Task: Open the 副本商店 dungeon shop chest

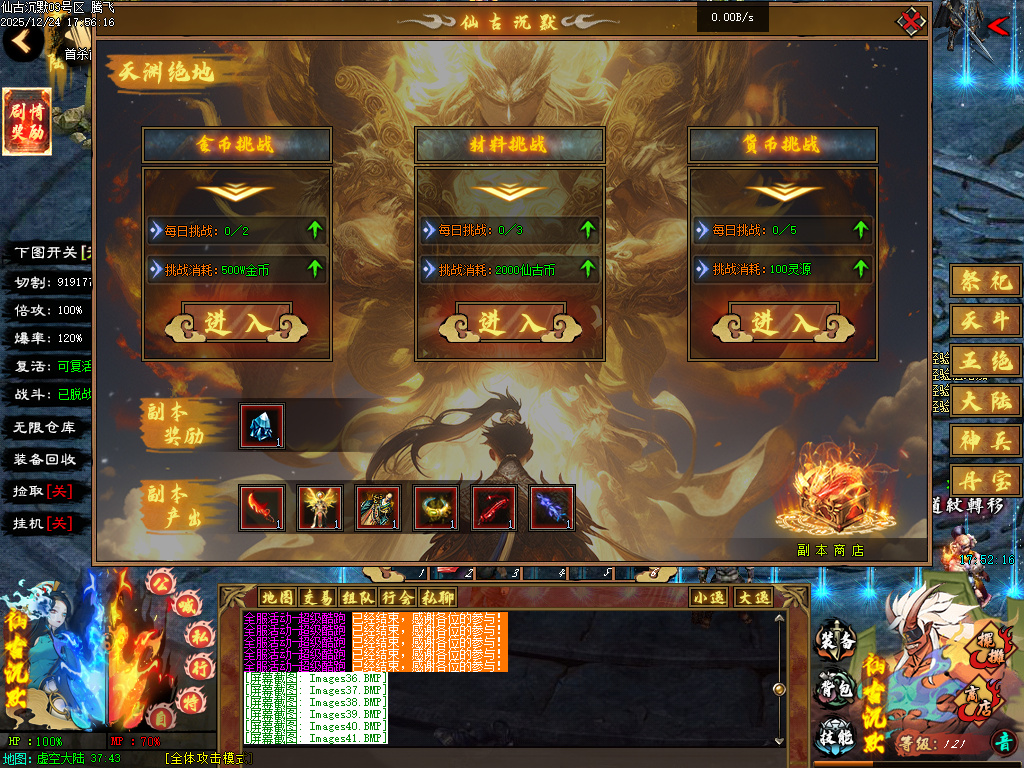Action: 829,500
